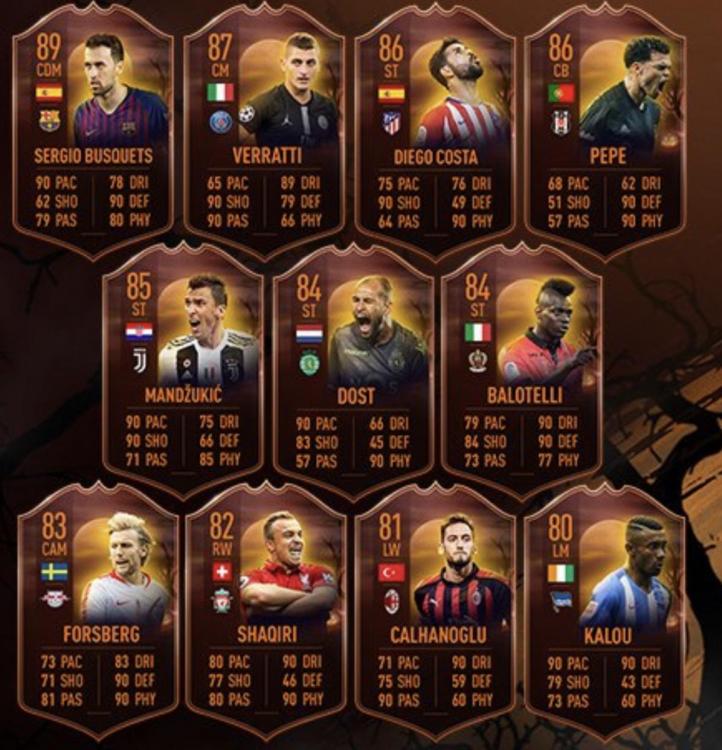Choose the Calhanoglu 81 LW card
Viewport: 722px width, 750px height.
coord(435,610)
